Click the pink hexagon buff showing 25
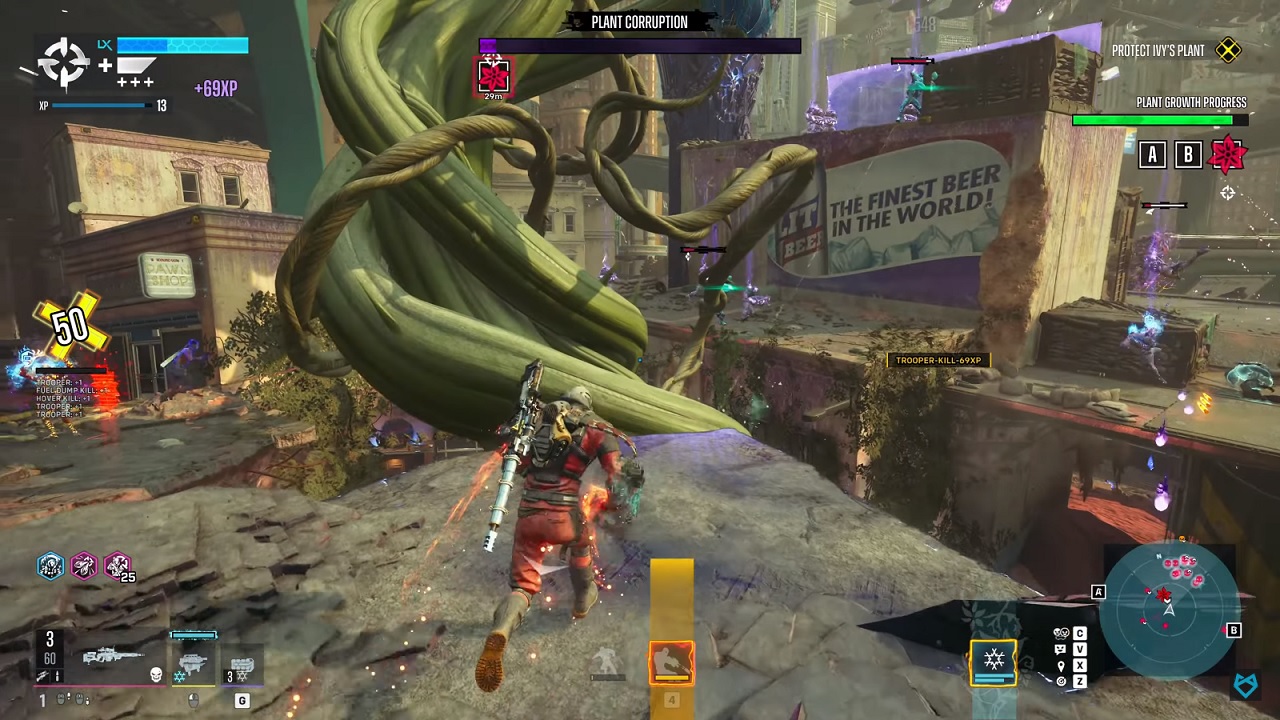Screen dimensions: 1280x720 pos(117,566)
